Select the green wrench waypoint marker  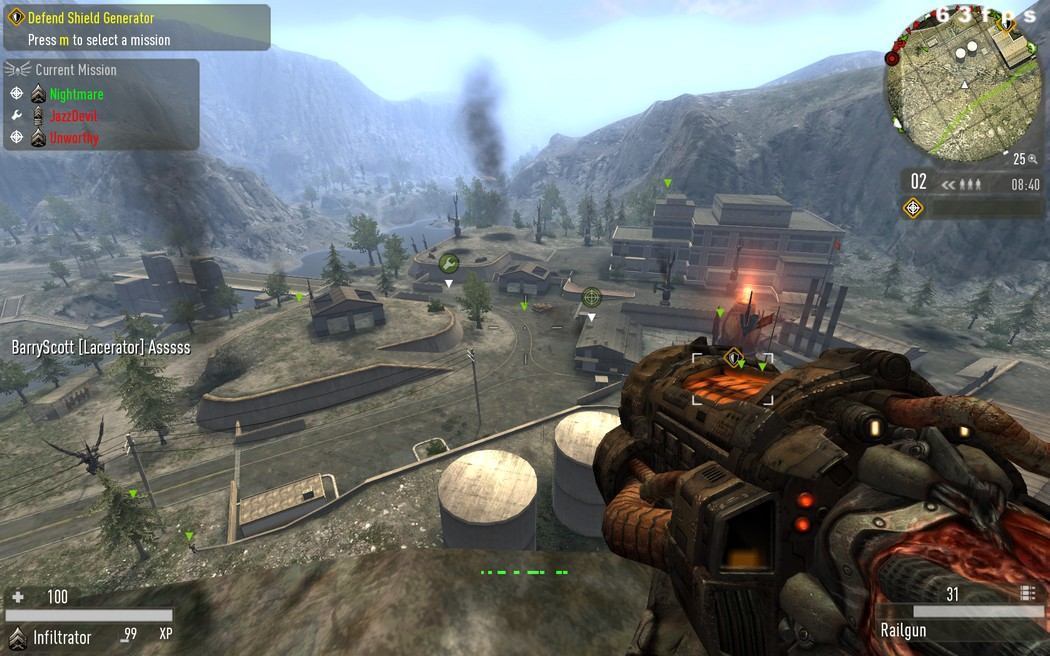[x=449, y=263]
